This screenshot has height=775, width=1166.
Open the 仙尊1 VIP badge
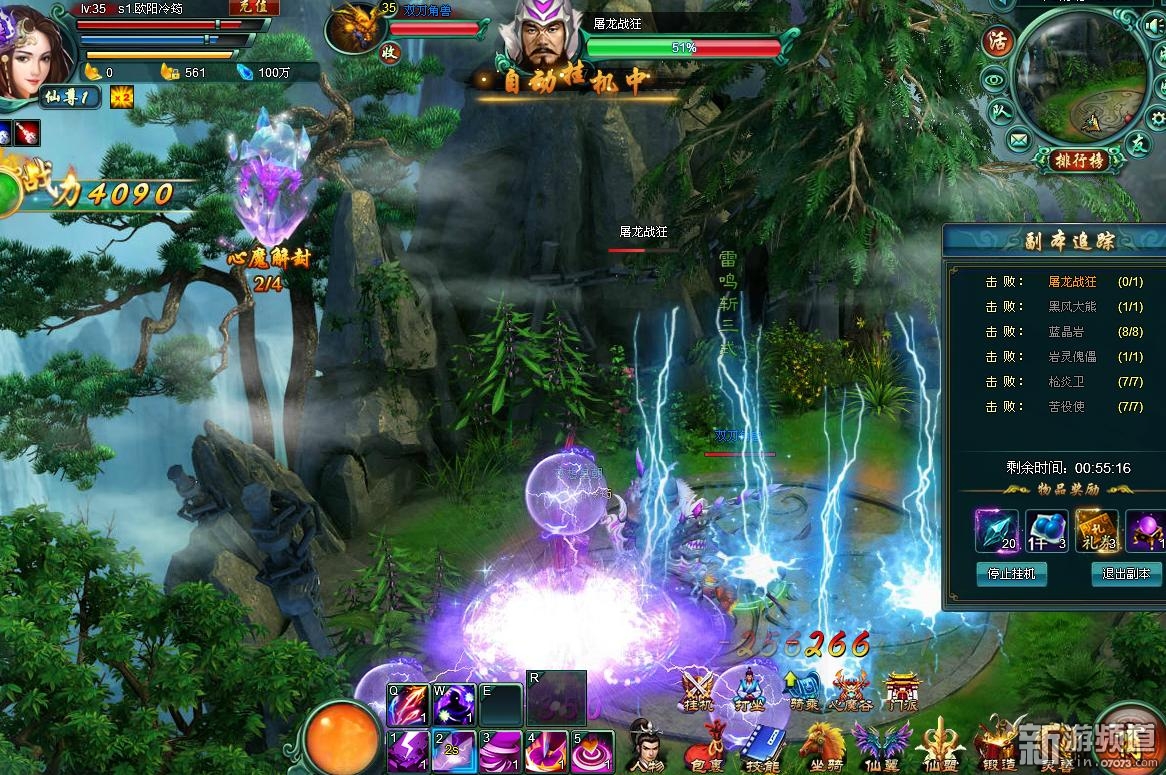coord(70,97)
